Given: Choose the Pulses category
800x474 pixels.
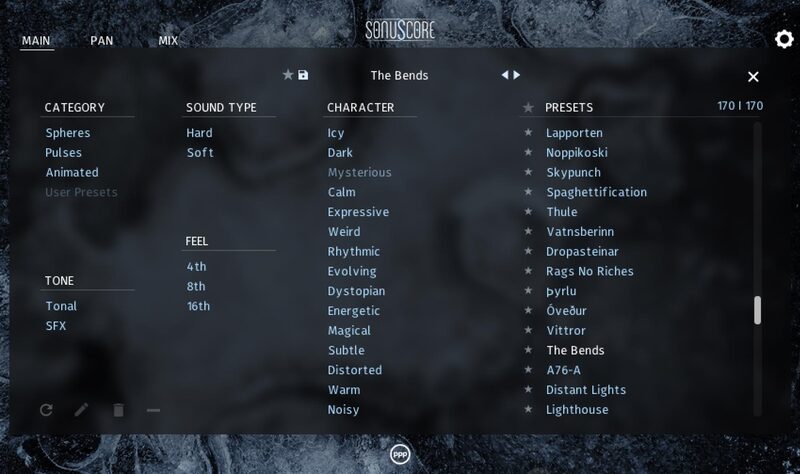Looking at the screenshot, I should click(64, 153).
